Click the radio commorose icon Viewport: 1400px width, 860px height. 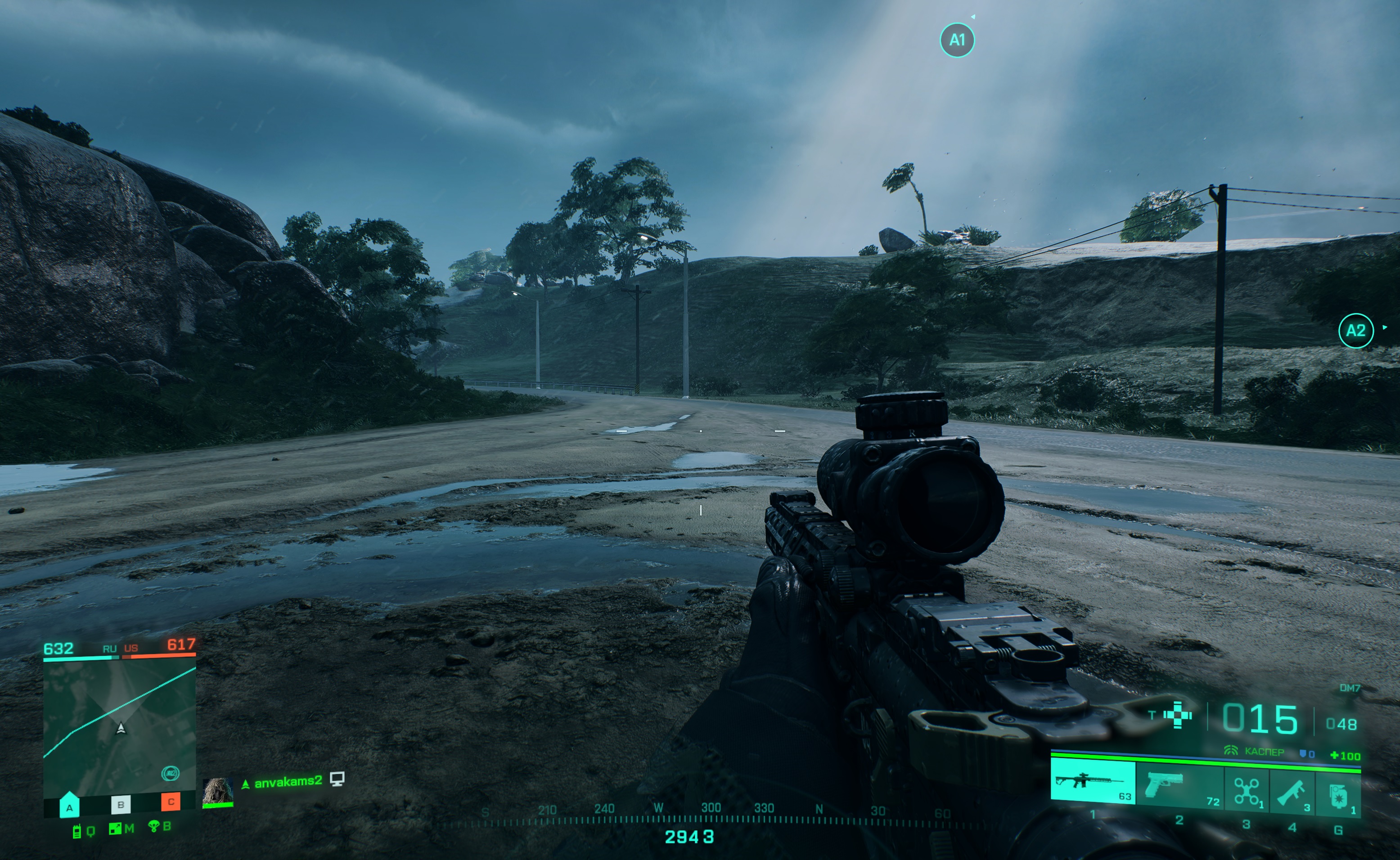pyautogui.click(x=77, y=831)
